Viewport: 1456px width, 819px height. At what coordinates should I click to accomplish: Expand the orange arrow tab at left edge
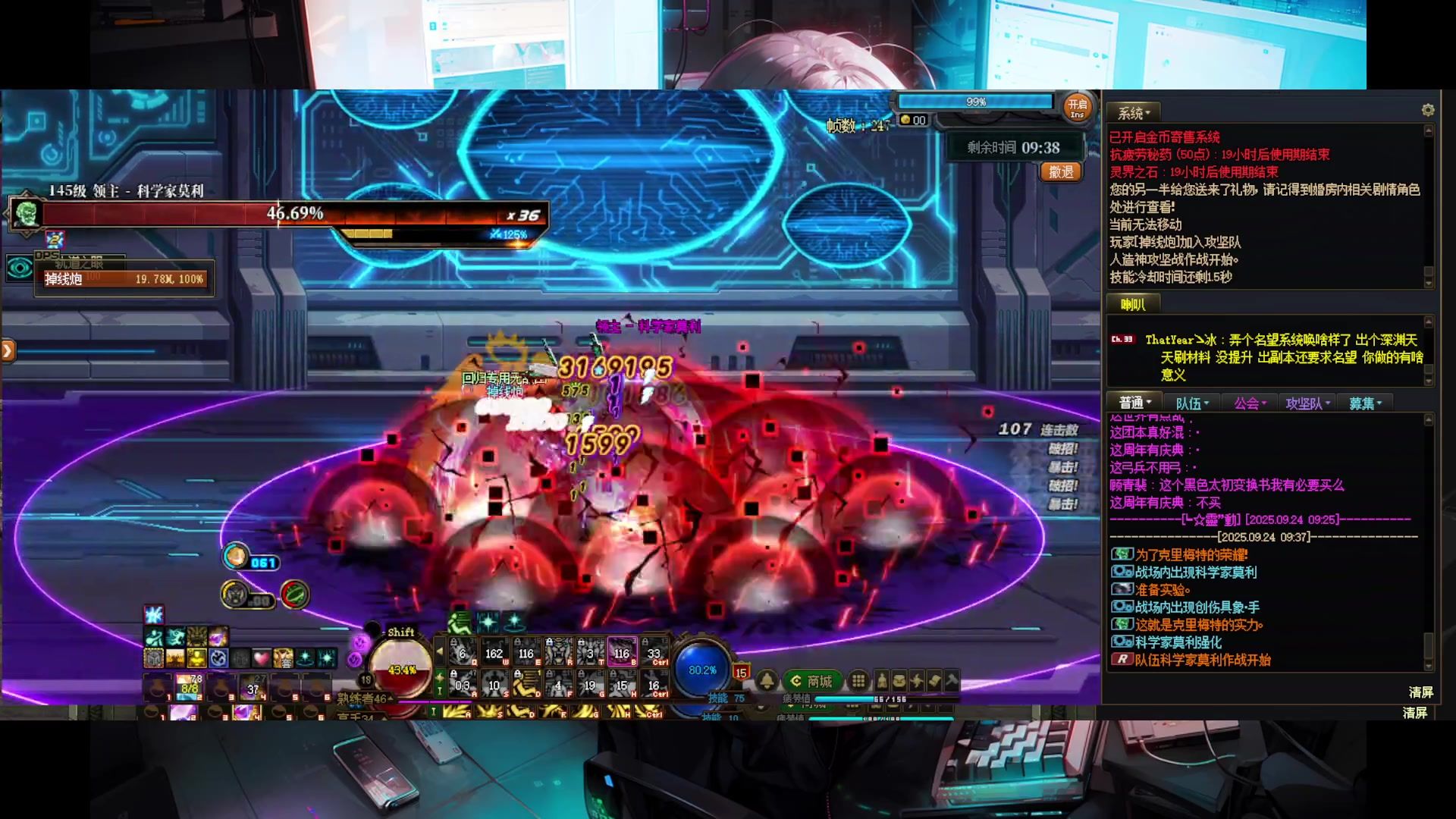click(8, 350)
